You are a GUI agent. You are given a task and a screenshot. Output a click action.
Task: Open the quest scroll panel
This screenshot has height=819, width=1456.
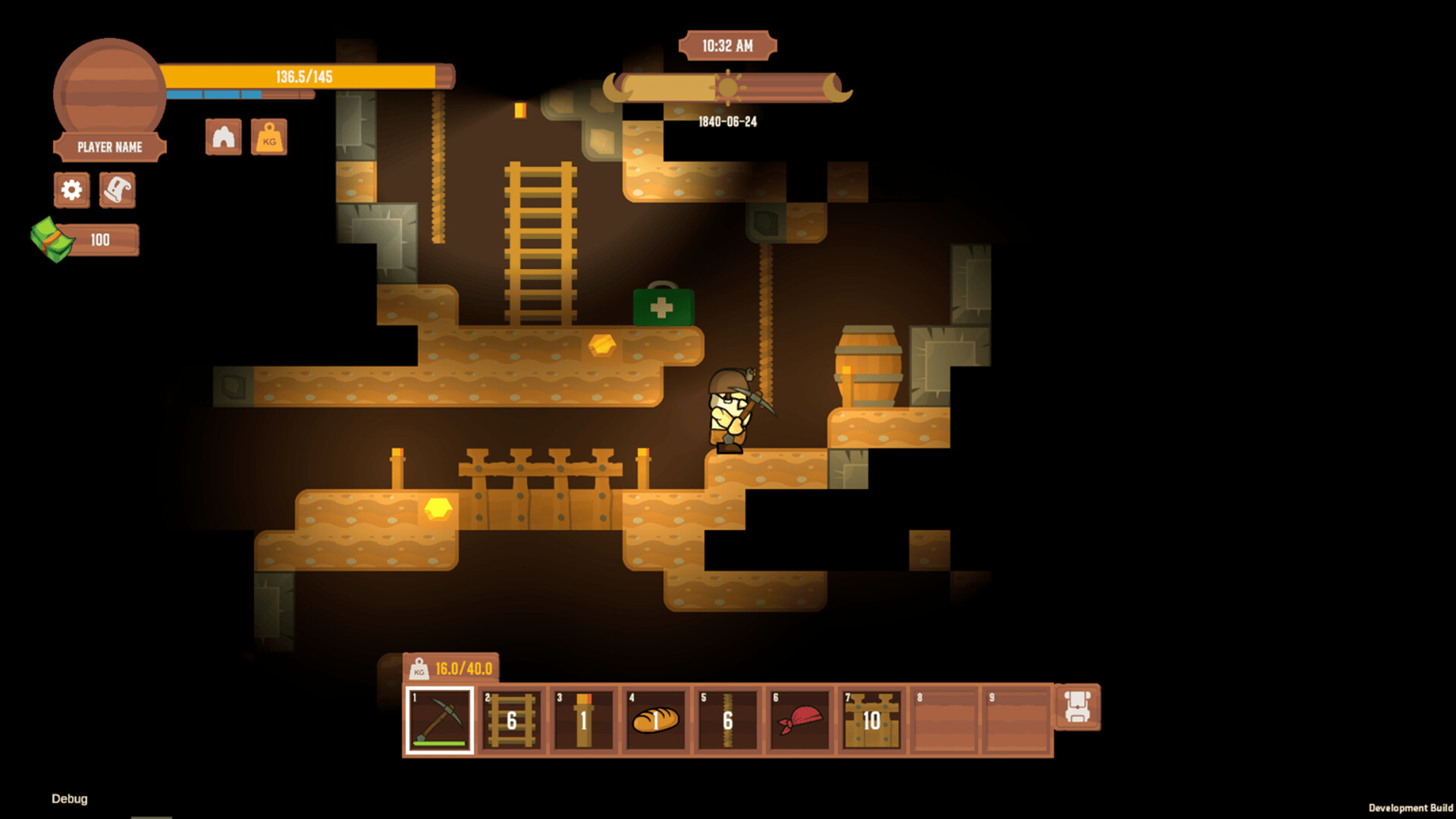pos(118,190)
